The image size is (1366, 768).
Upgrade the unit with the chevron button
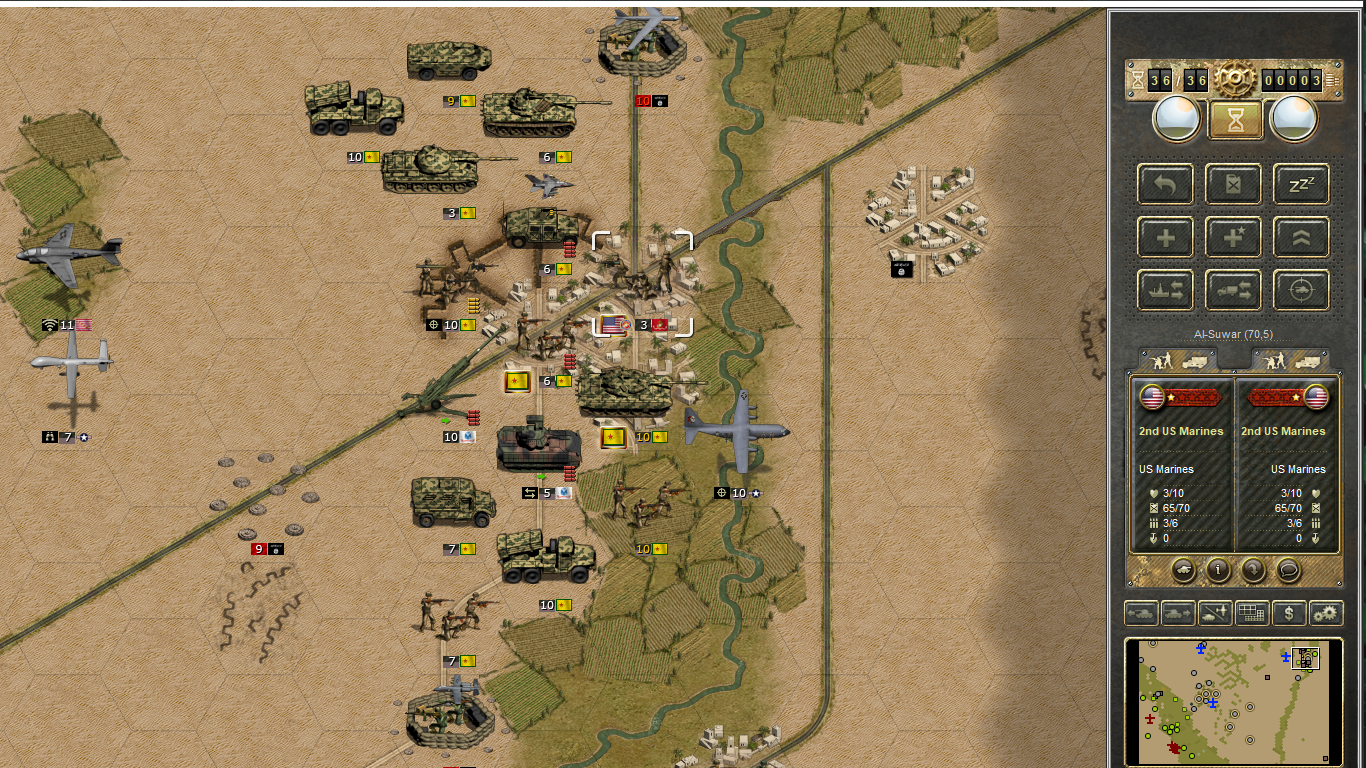[x=1301, y=237]
